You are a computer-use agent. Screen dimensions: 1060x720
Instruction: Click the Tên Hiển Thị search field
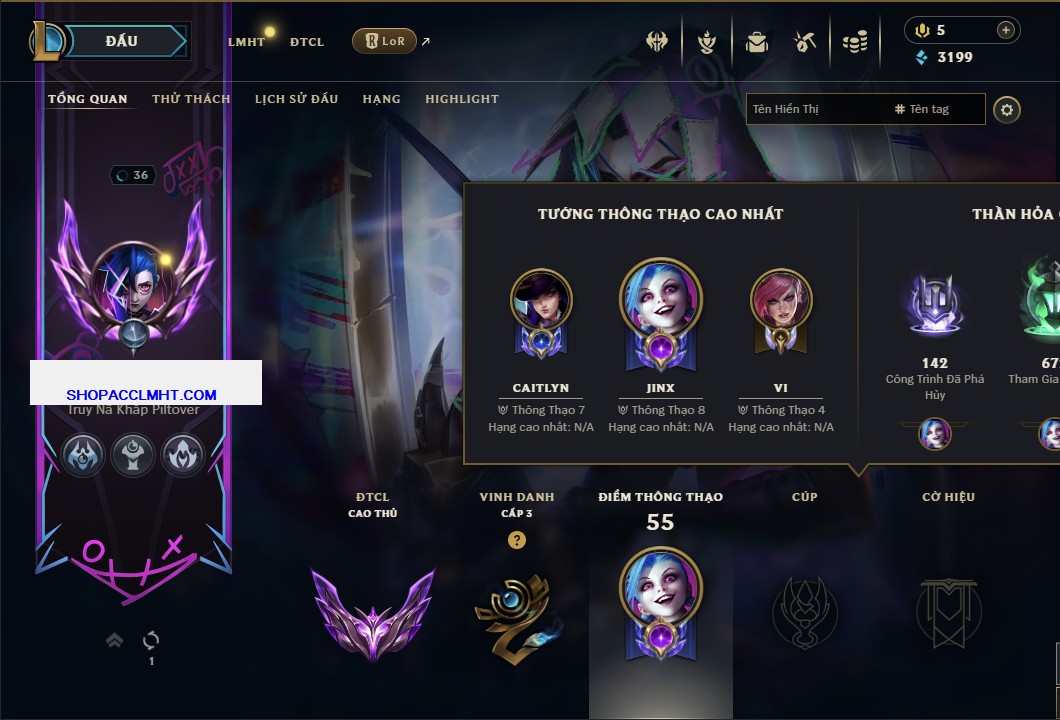coord(815,109)
